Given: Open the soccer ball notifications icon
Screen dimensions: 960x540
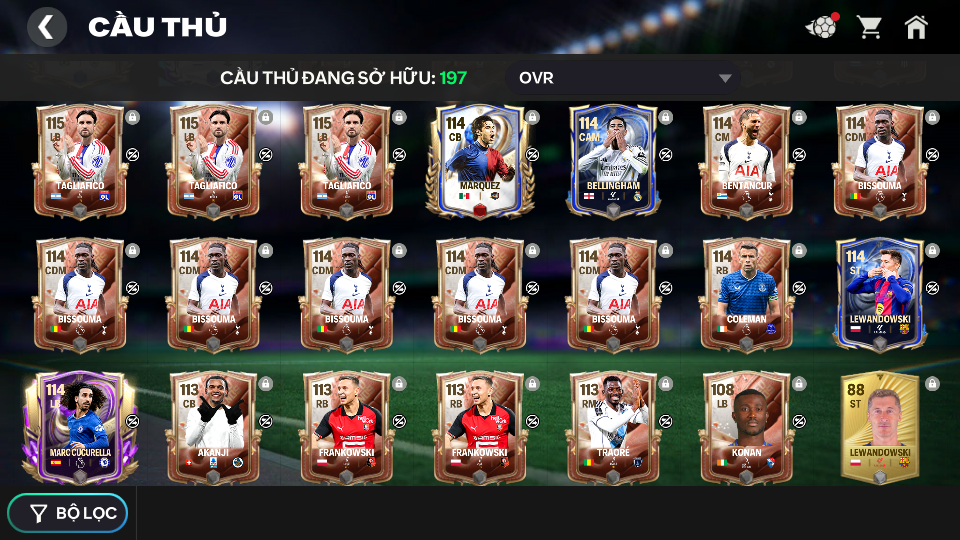Looking at the screenshot, I should click(x=821, y=27).
